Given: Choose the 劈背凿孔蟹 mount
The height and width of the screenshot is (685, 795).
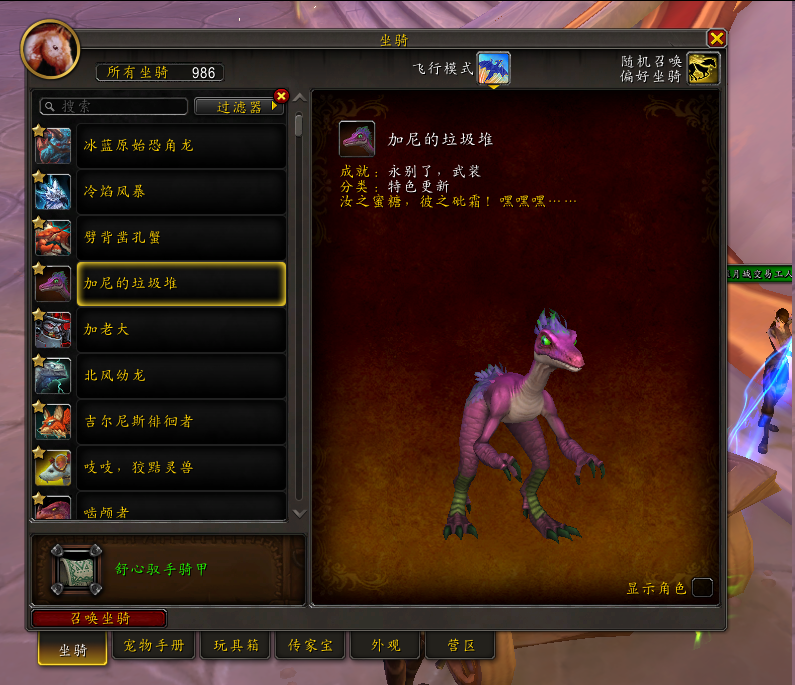Looking at the screenshot, I should click(180, 238).
